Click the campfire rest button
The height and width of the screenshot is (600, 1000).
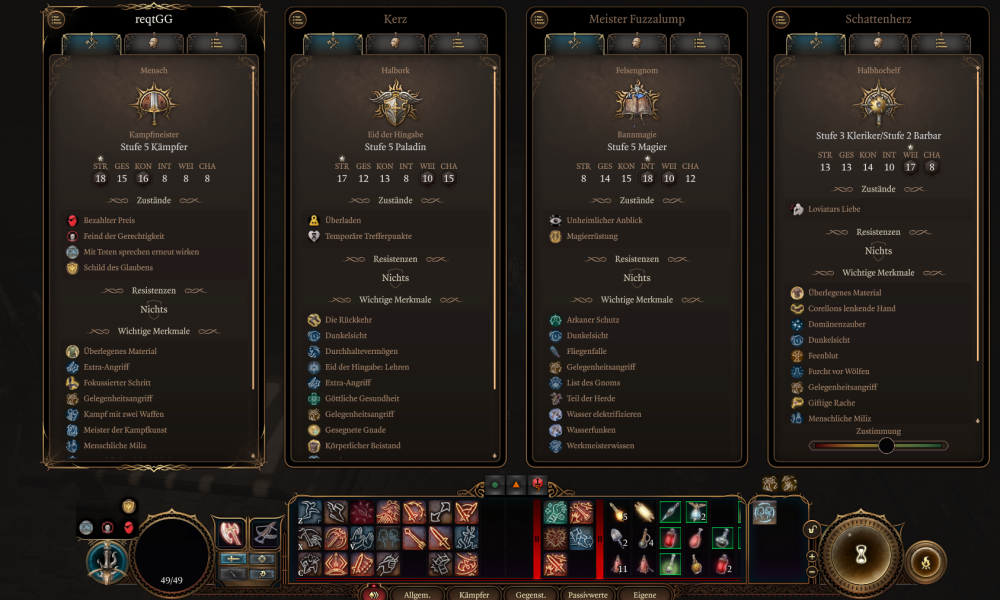(925, 561)
